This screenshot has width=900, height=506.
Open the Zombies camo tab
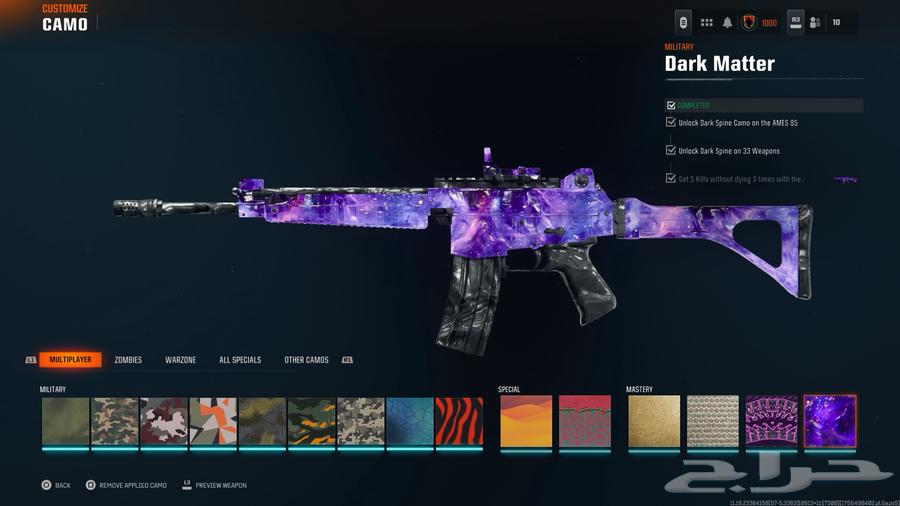pos(128,360)
